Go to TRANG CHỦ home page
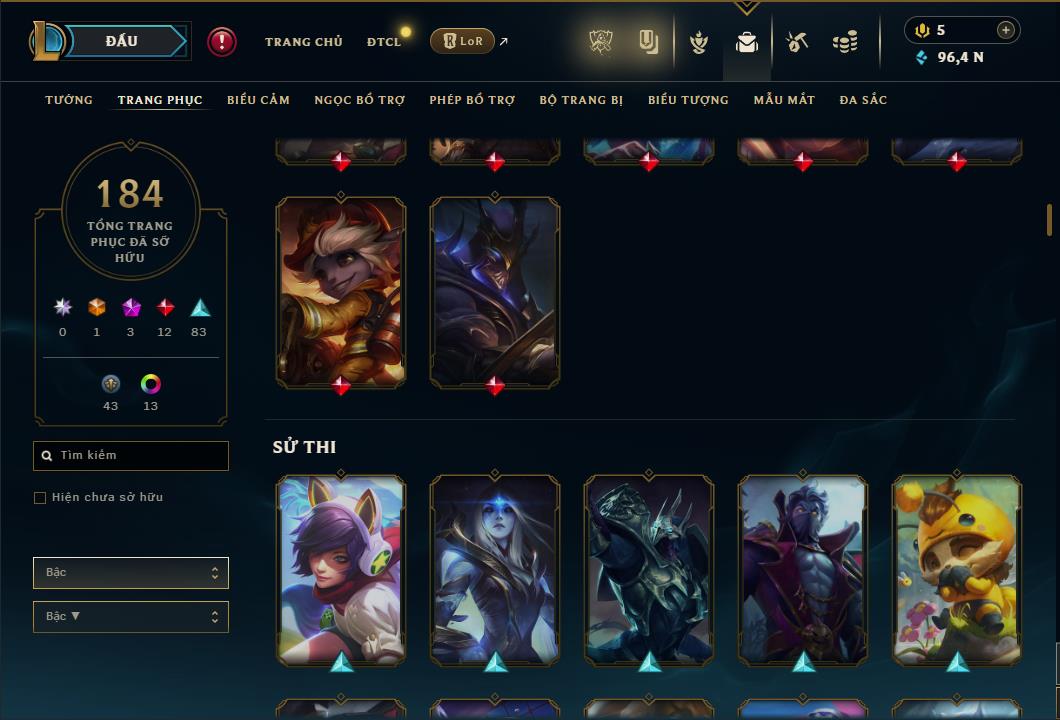1060x720 pixels. [303, 42]
